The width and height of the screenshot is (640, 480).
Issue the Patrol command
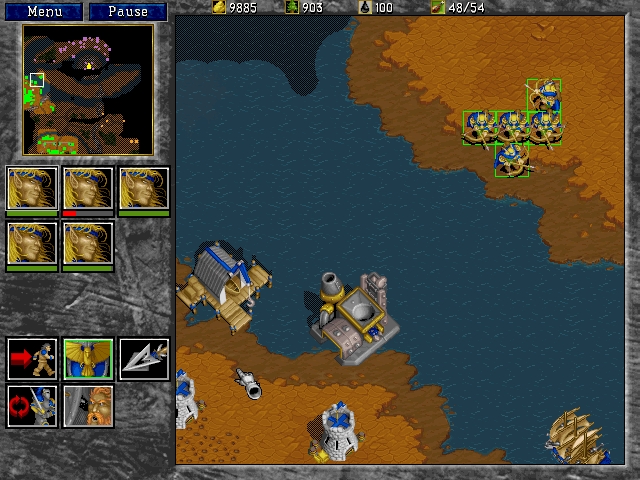32,407
